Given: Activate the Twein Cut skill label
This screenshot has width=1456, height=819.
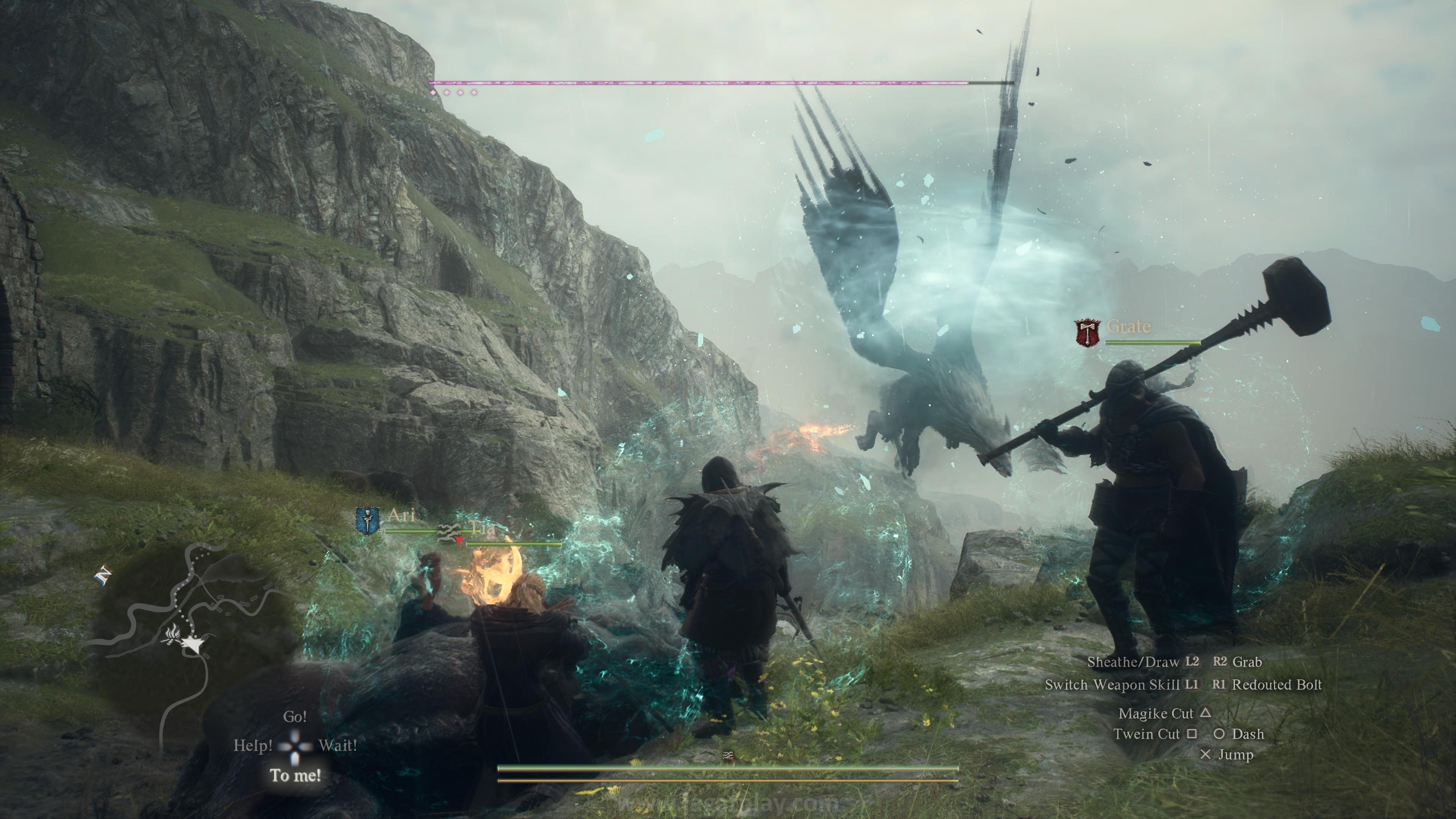Looking at the screenshot, I should [1146, 734].
